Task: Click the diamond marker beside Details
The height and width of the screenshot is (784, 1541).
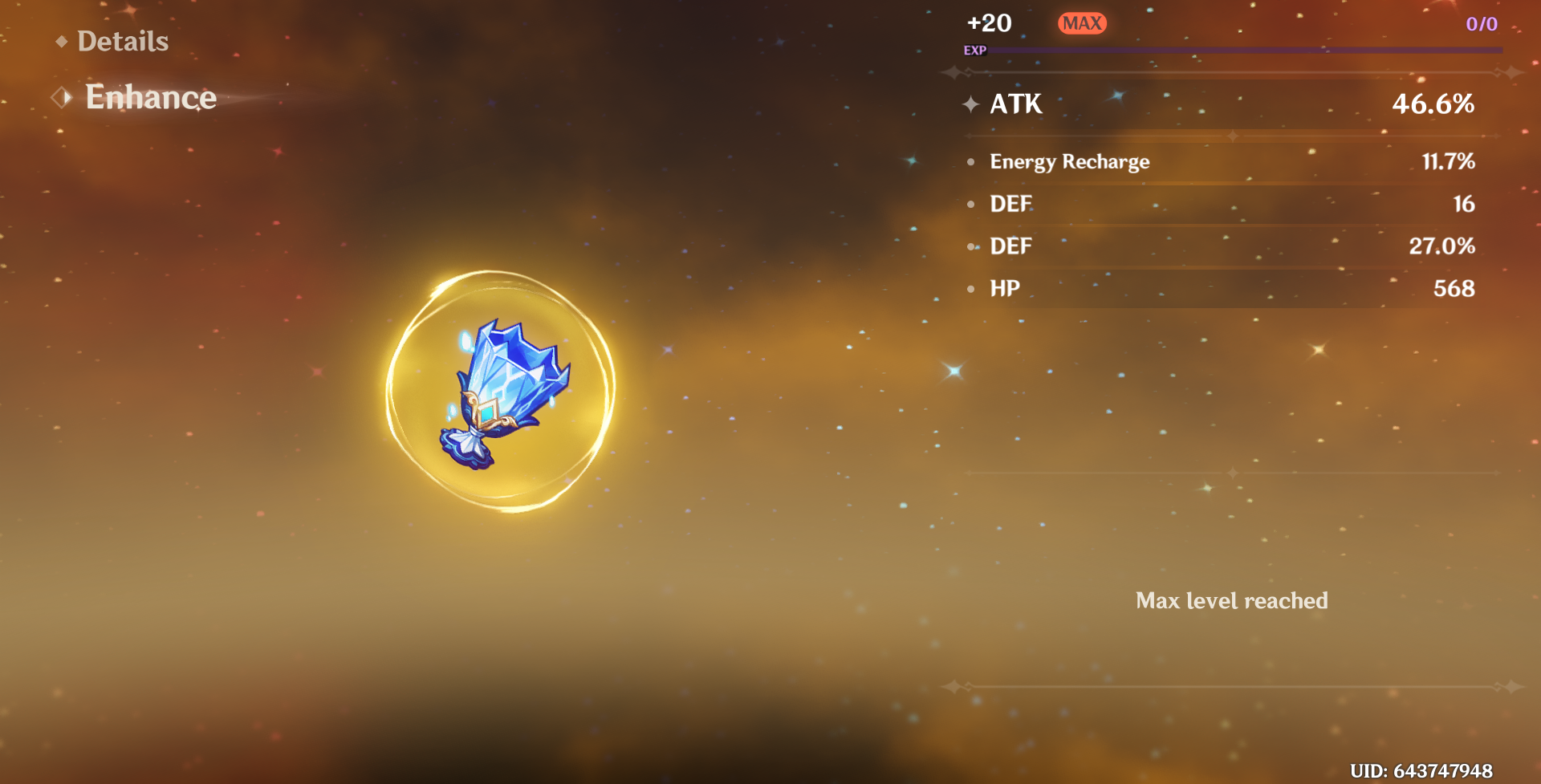Action: pos(63,41)
